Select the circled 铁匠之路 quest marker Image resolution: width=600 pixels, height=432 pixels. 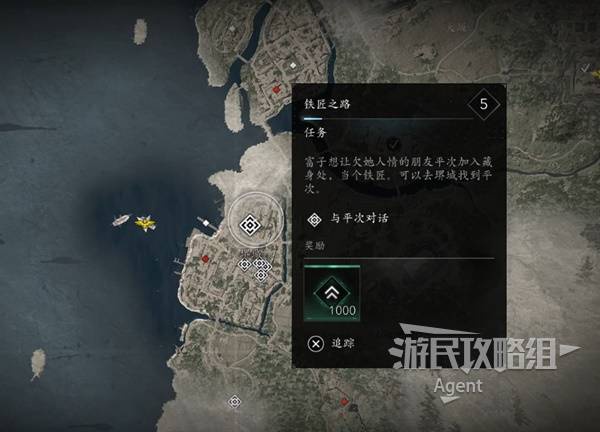coord(248,225)
